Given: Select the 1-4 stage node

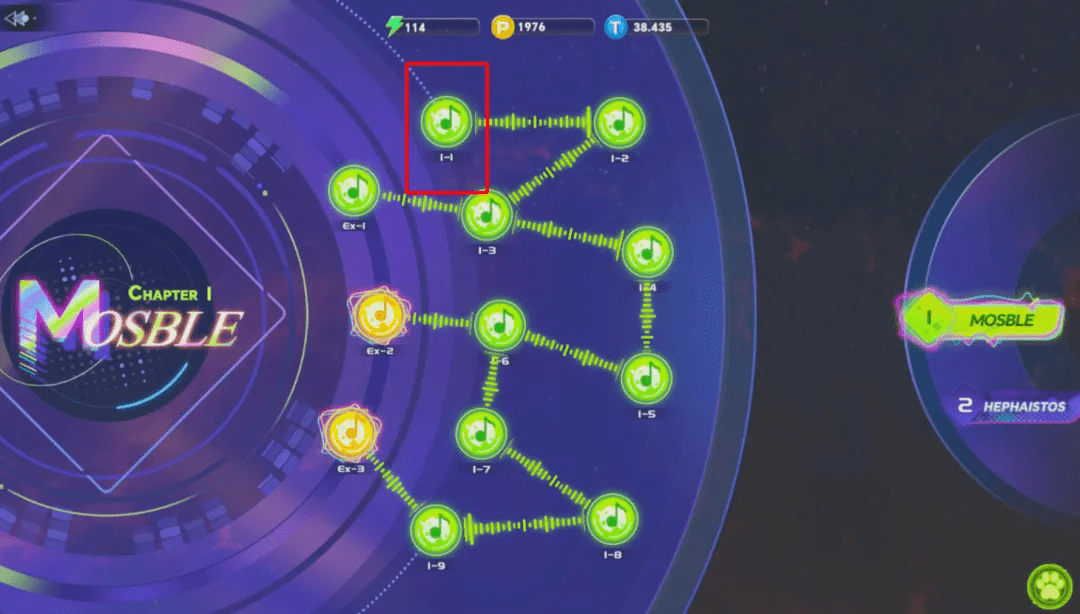Looking at the screenshot, I should [x=647, y=252].
